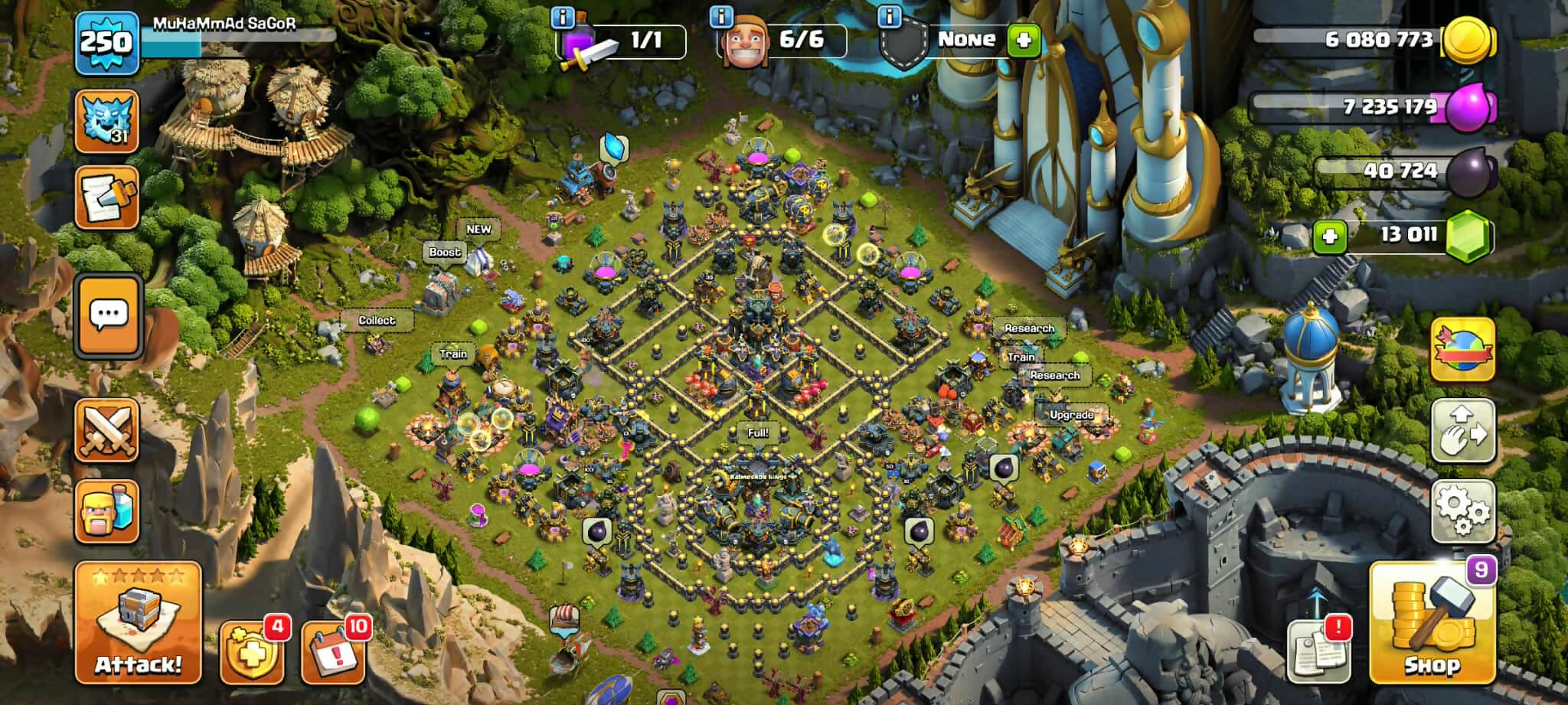
Task: View the player level 250 profile badge
Action: 106,42
